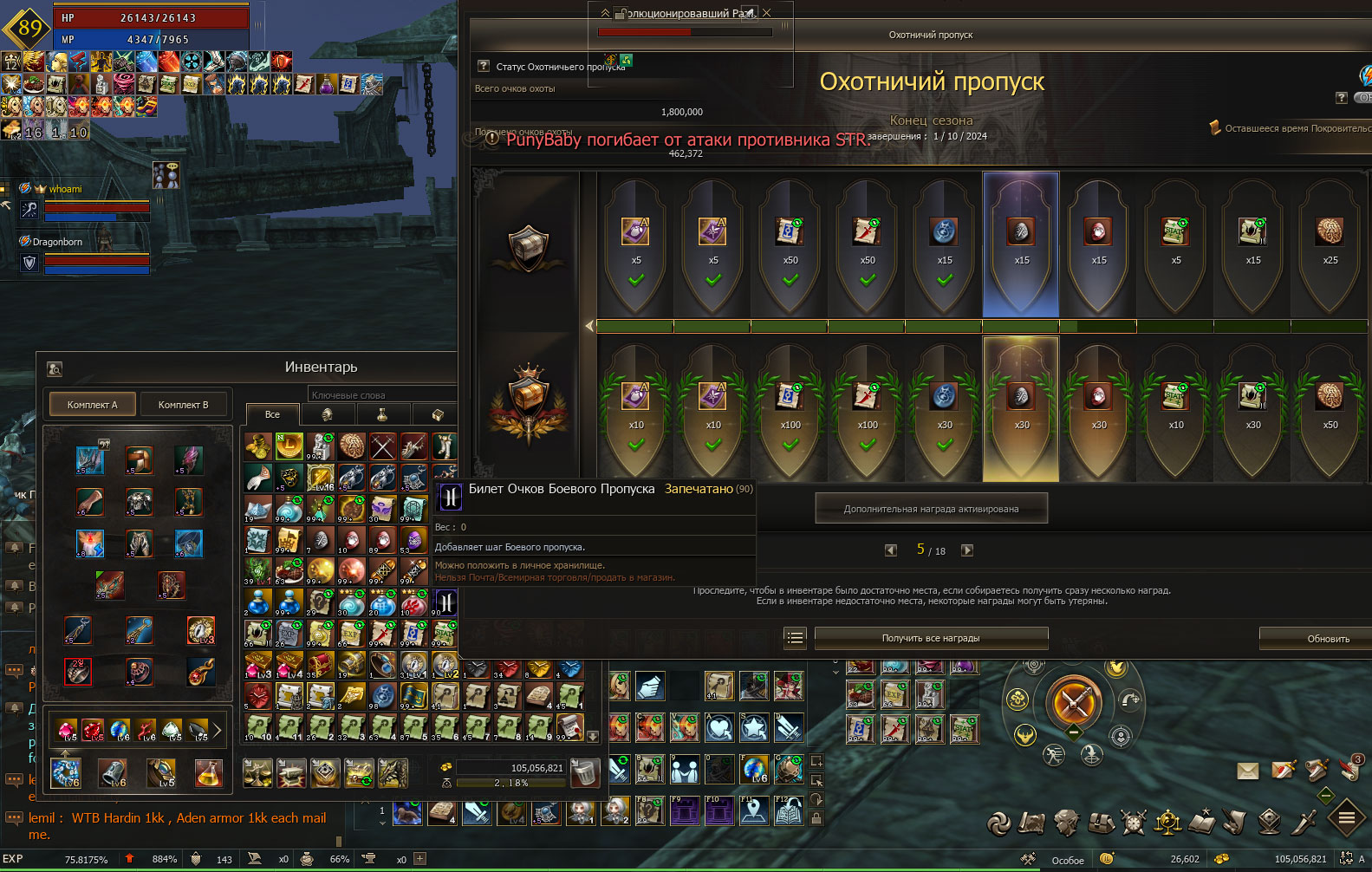Switch to Комплект B equipment set
1372x872 pixels.
click(183, 405)
